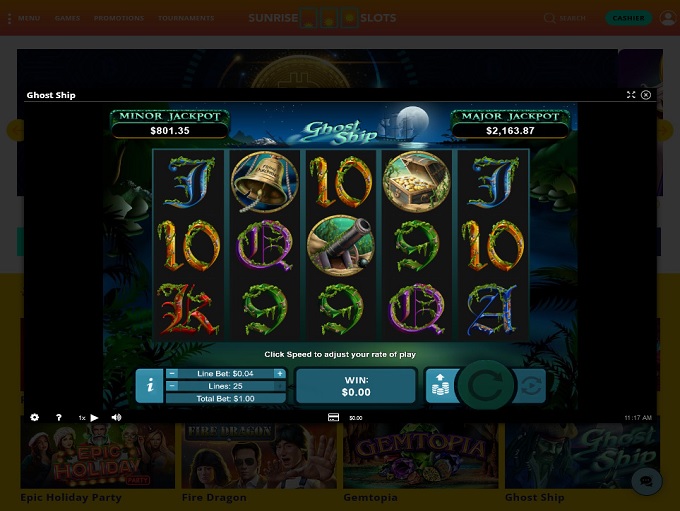This screenshot has width=680, height=511.
Task: Open the live chat bubble
Action: (x=646, y=481)
